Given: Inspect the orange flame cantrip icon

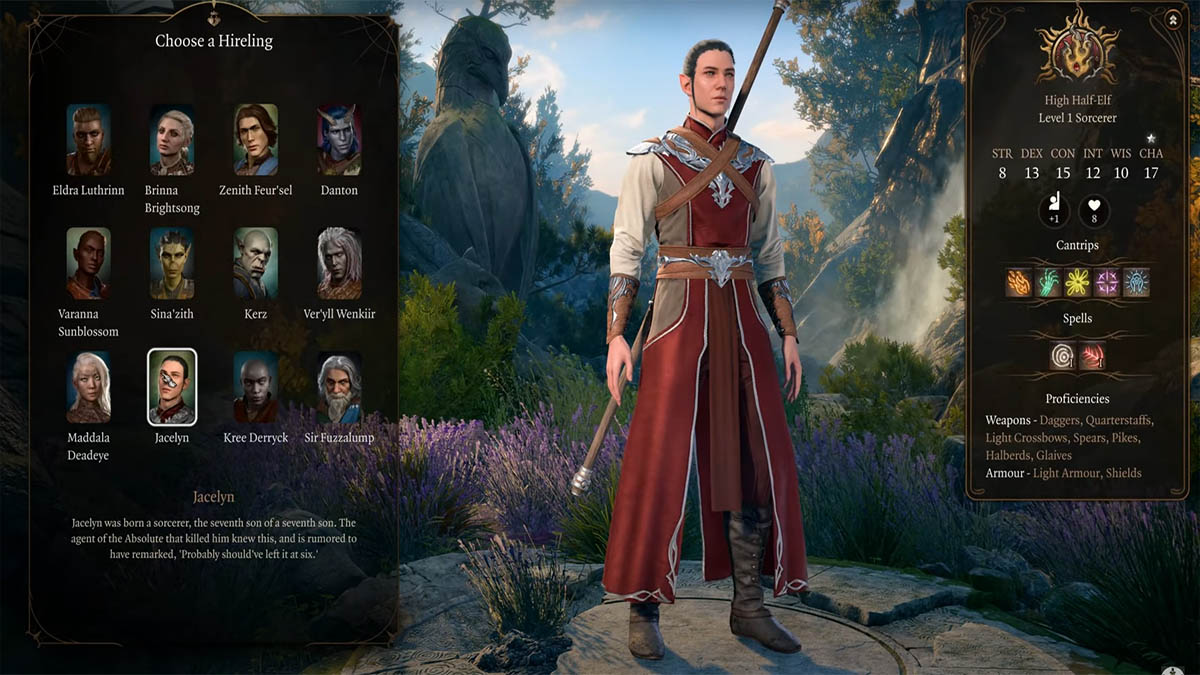Looking at the screenshot, I should pyautogui.click(x=1018, y=283).
